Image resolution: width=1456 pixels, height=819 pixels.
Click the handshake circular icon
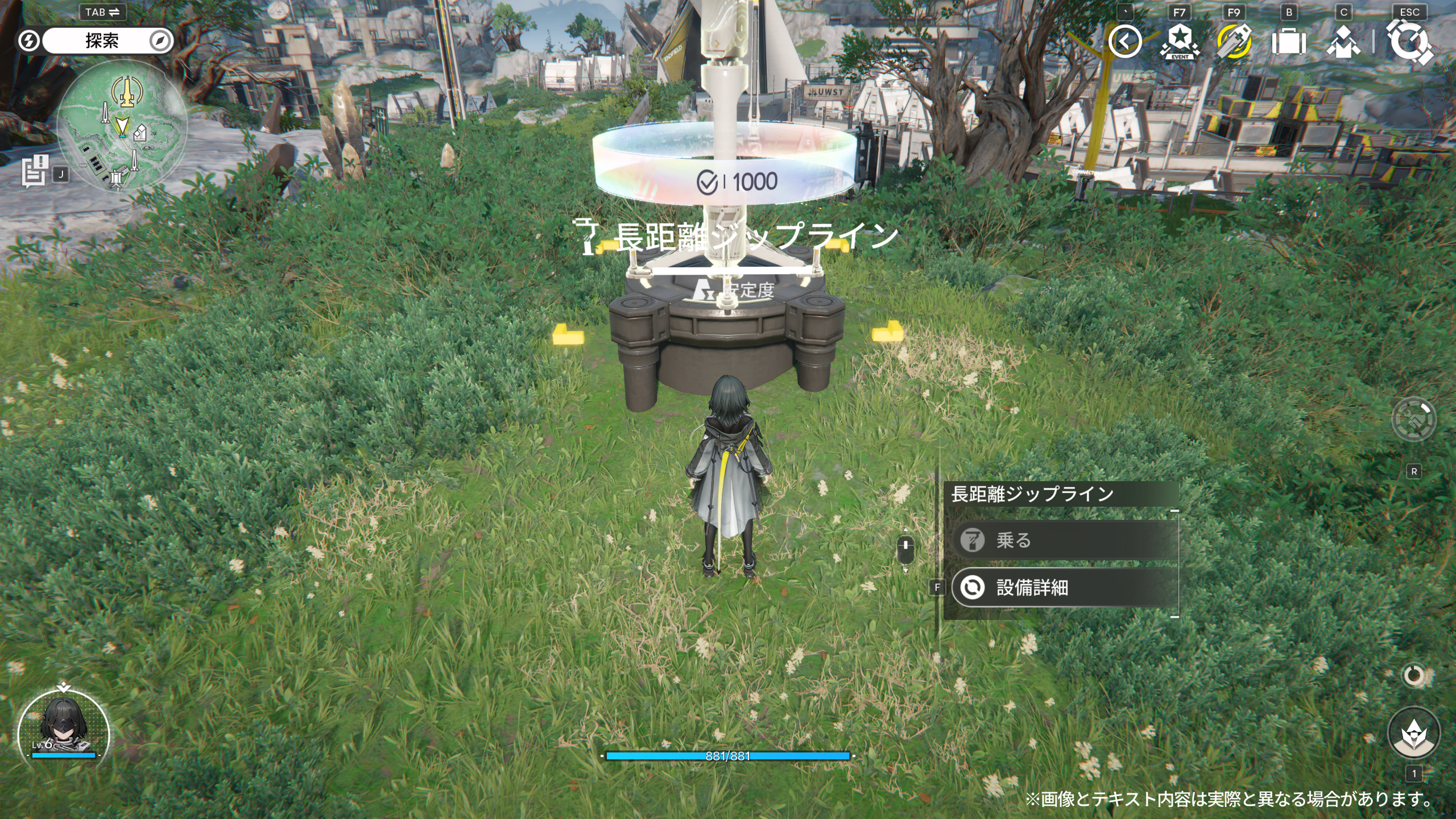1413,419
